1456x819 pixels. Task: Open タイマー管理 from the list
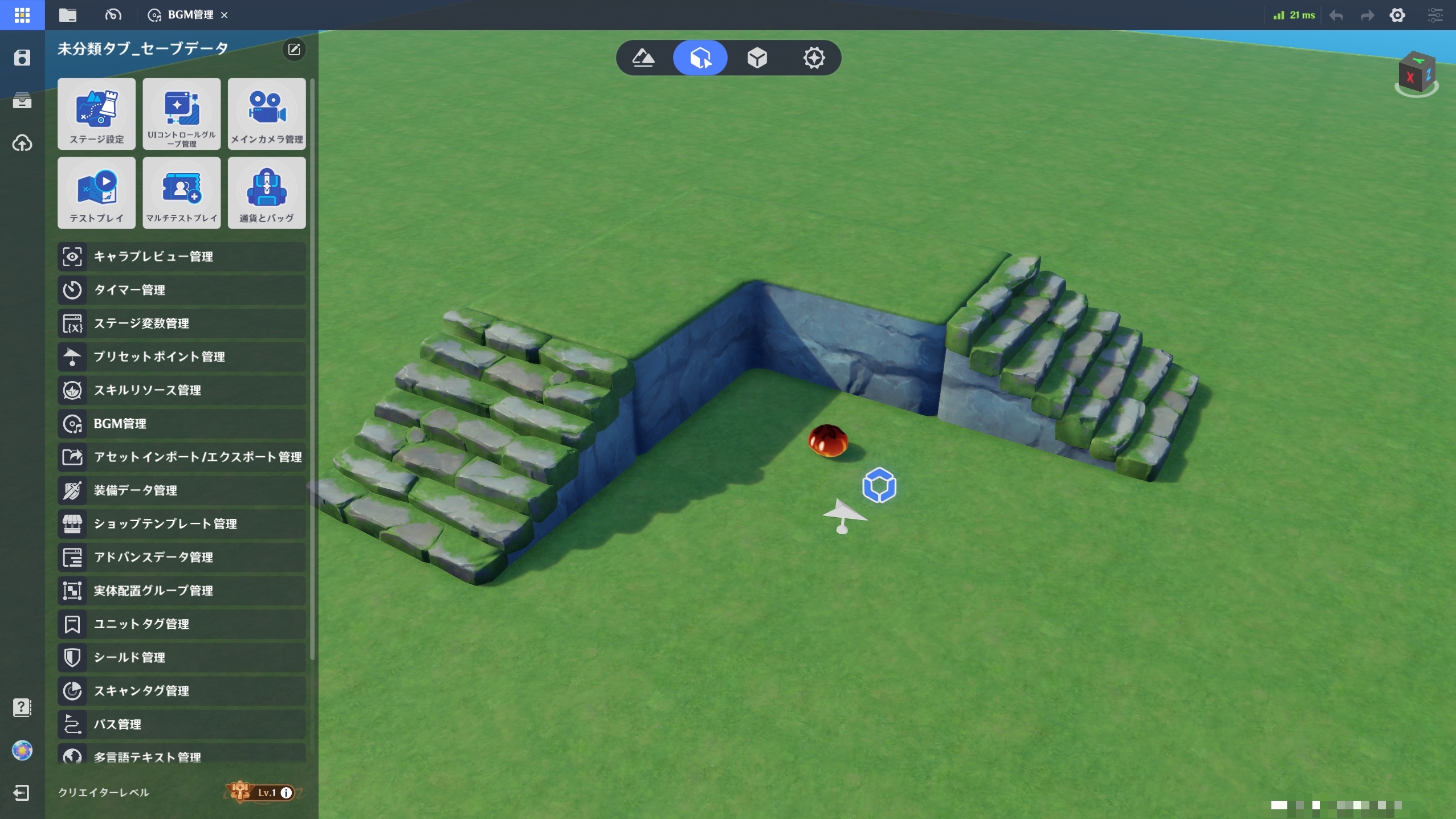(x=181, y=290)
